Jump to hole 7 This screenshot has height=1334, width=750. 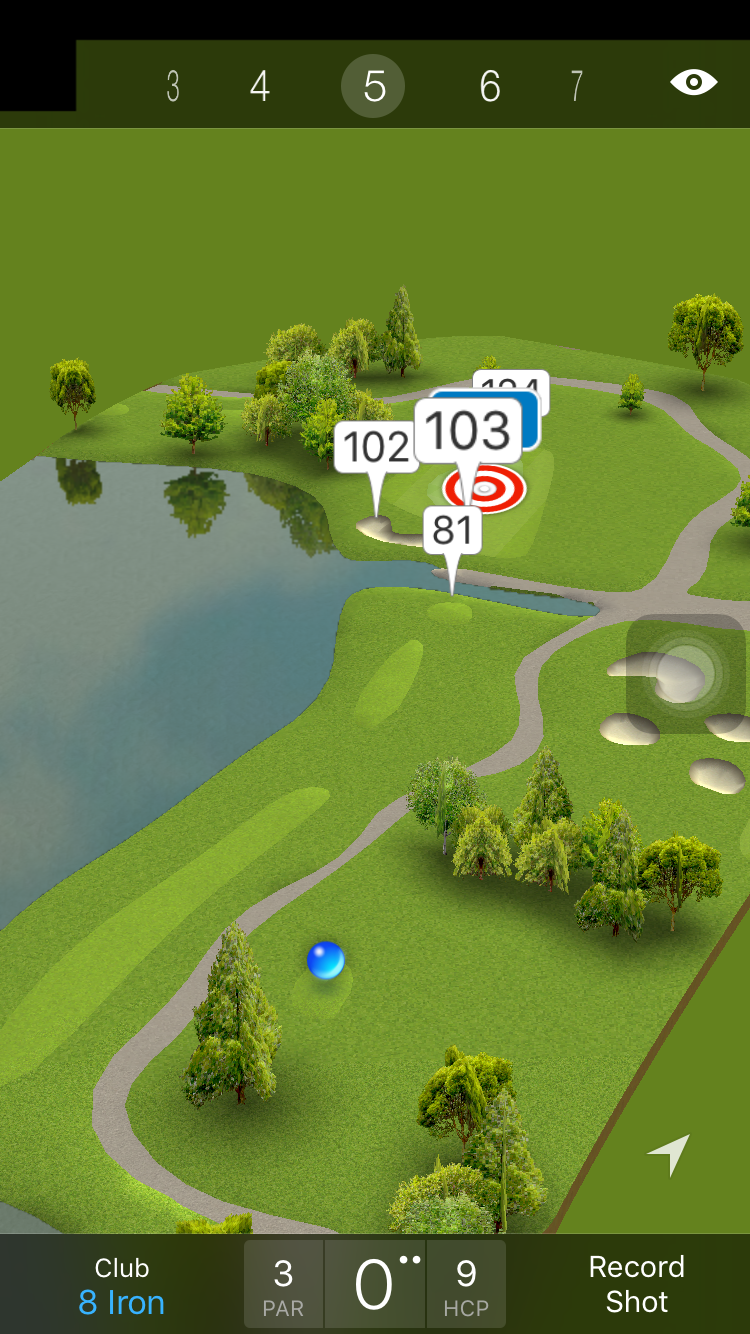tap(576, 87)
